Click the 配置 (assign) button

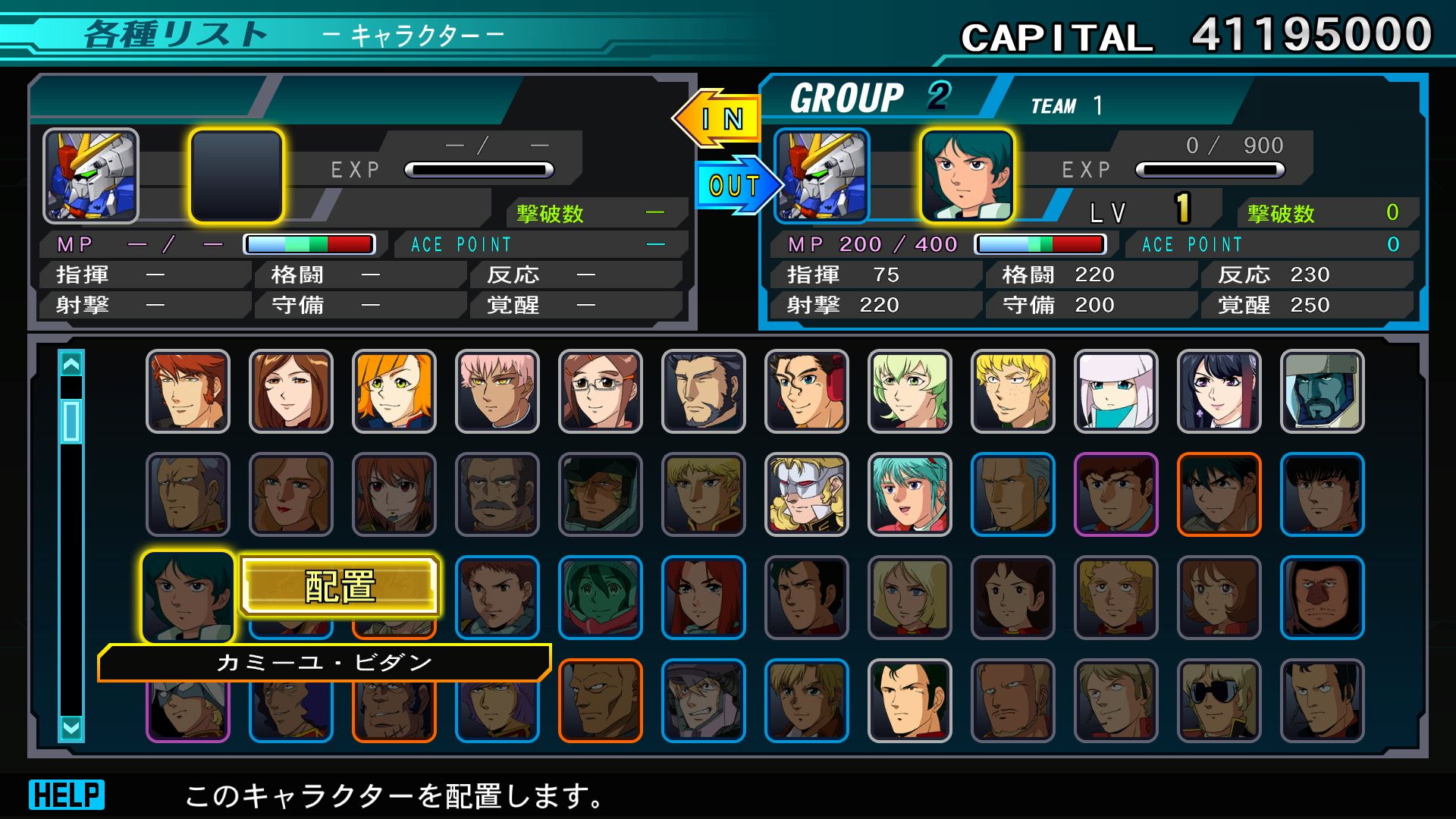[x=340, y=586]
